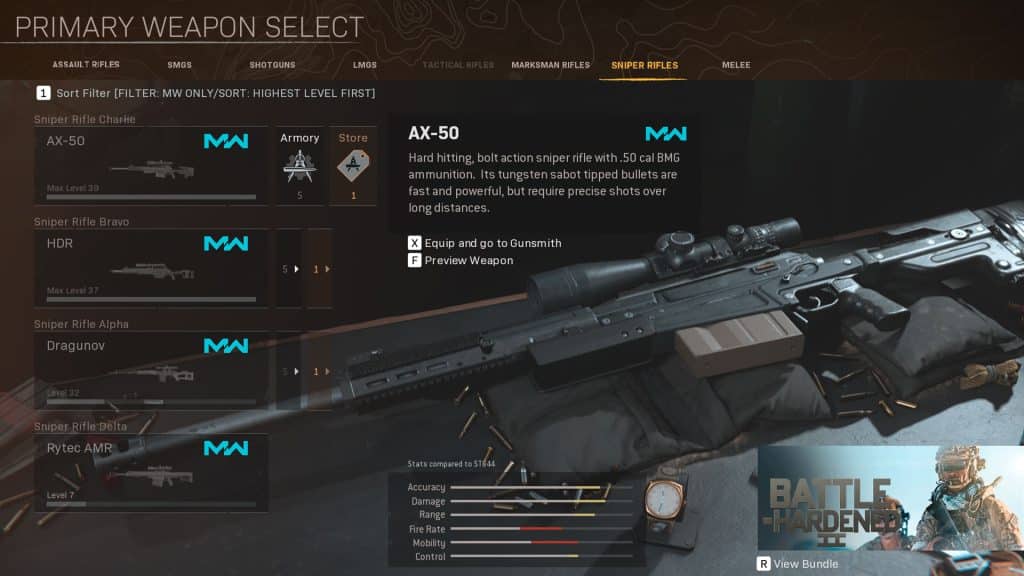Open the Melee weapons tab

[x=736, y=65]
